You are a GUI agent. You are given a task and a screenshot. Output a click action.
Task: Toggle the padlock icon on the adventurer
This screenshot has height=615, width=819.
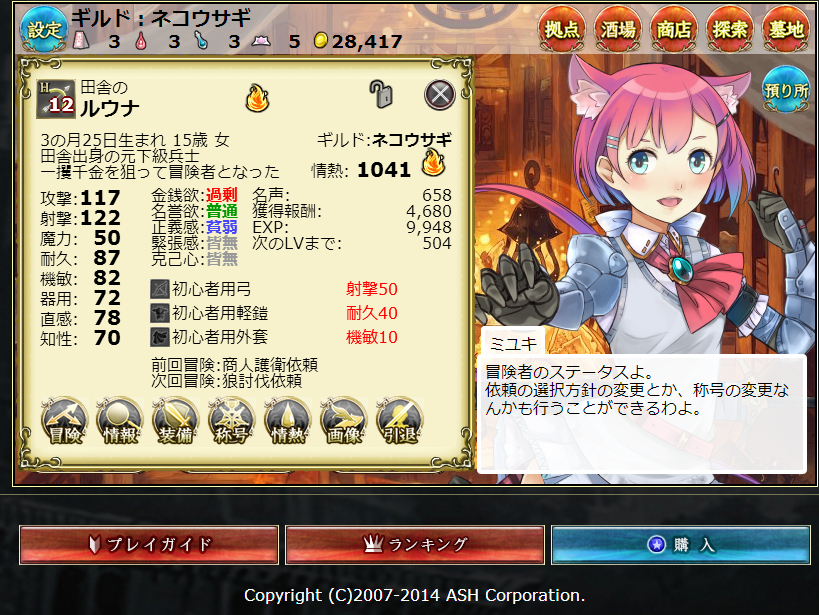click(381, 94)
